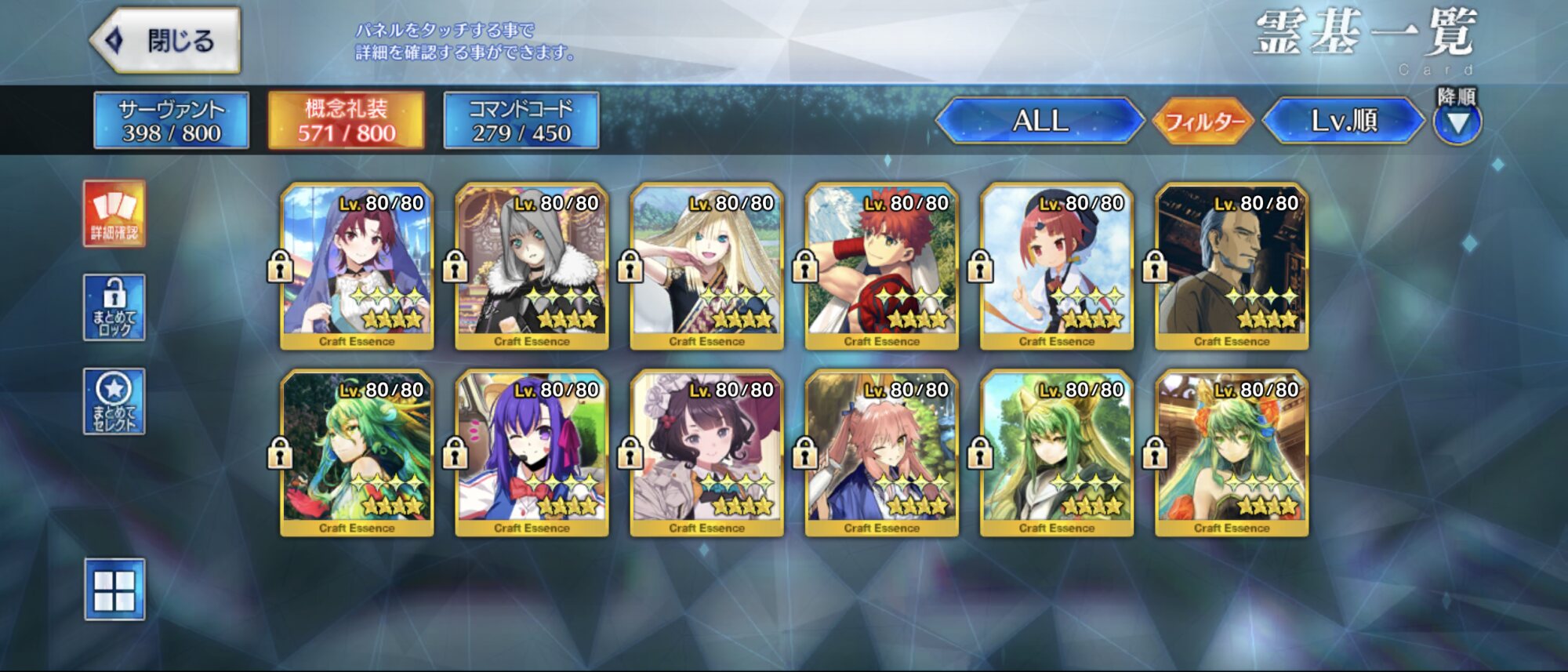
Task: Close the card list with 閉じる
Action: tap(166, 41)
